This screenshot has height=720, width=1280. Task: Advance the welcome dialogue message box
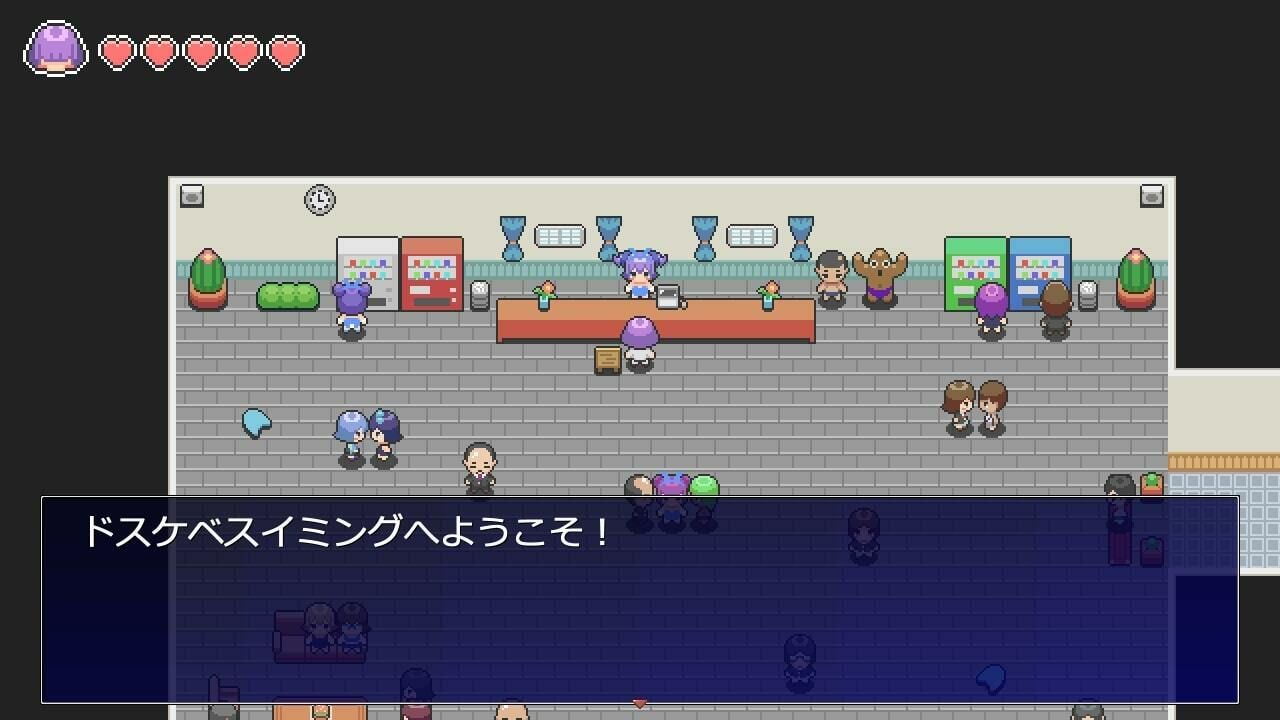[x=640, y=600]
